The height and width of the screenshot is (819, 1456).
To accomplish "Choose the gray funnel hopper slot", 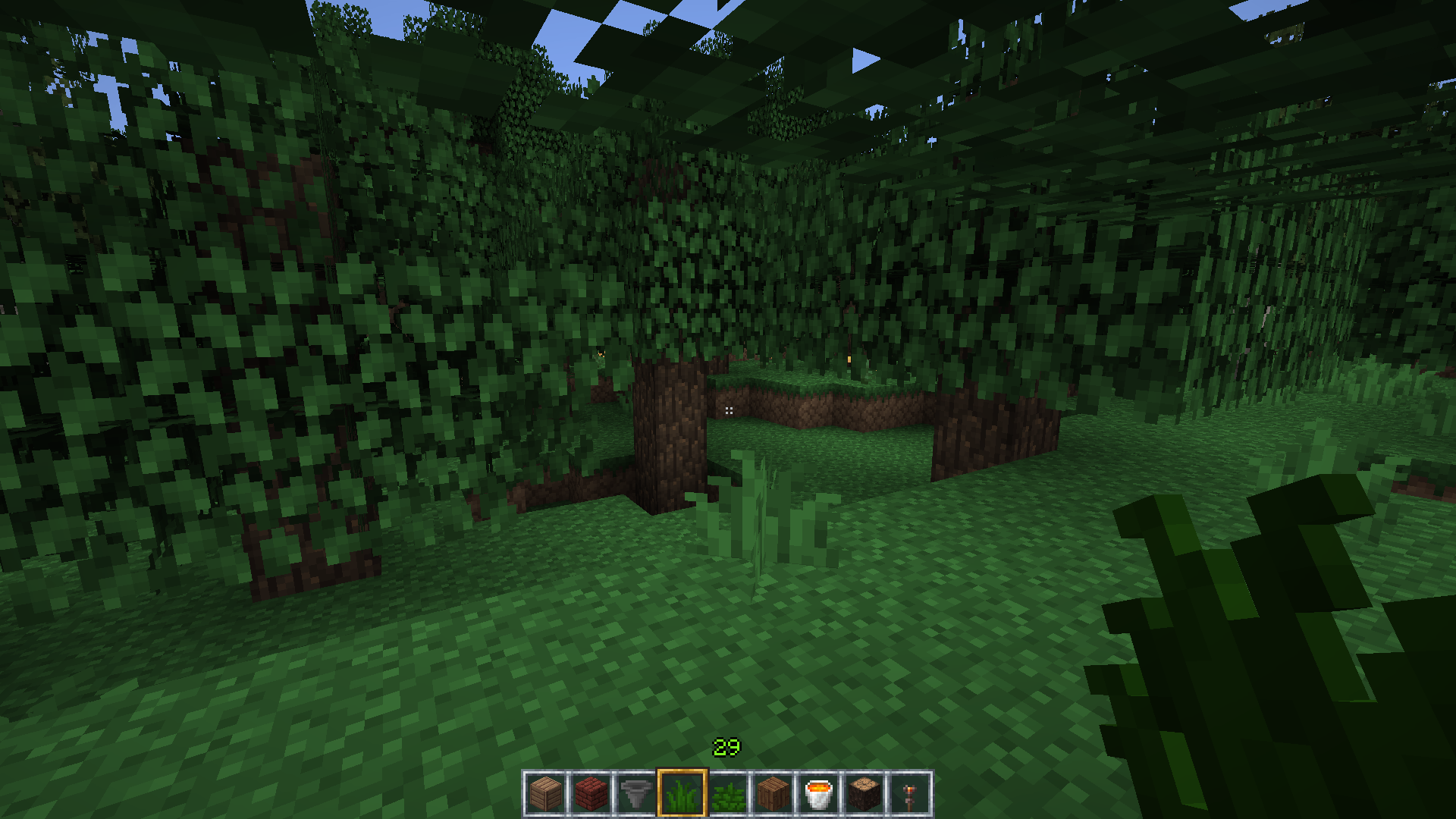I will [636, 794].
